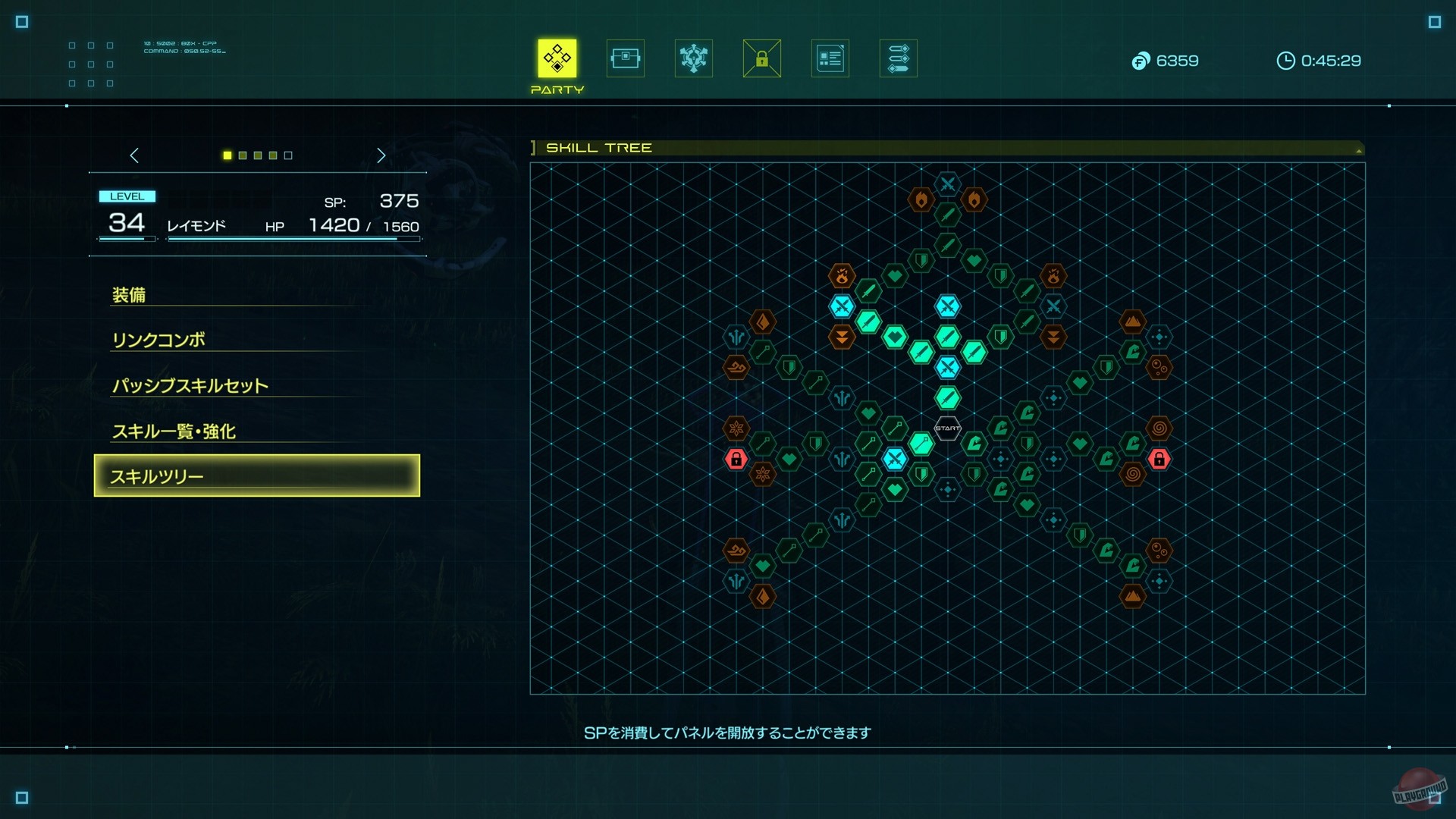Click the settings sliders icon in the header
This screenshot has height=819, width=1456.
[898, 58]
